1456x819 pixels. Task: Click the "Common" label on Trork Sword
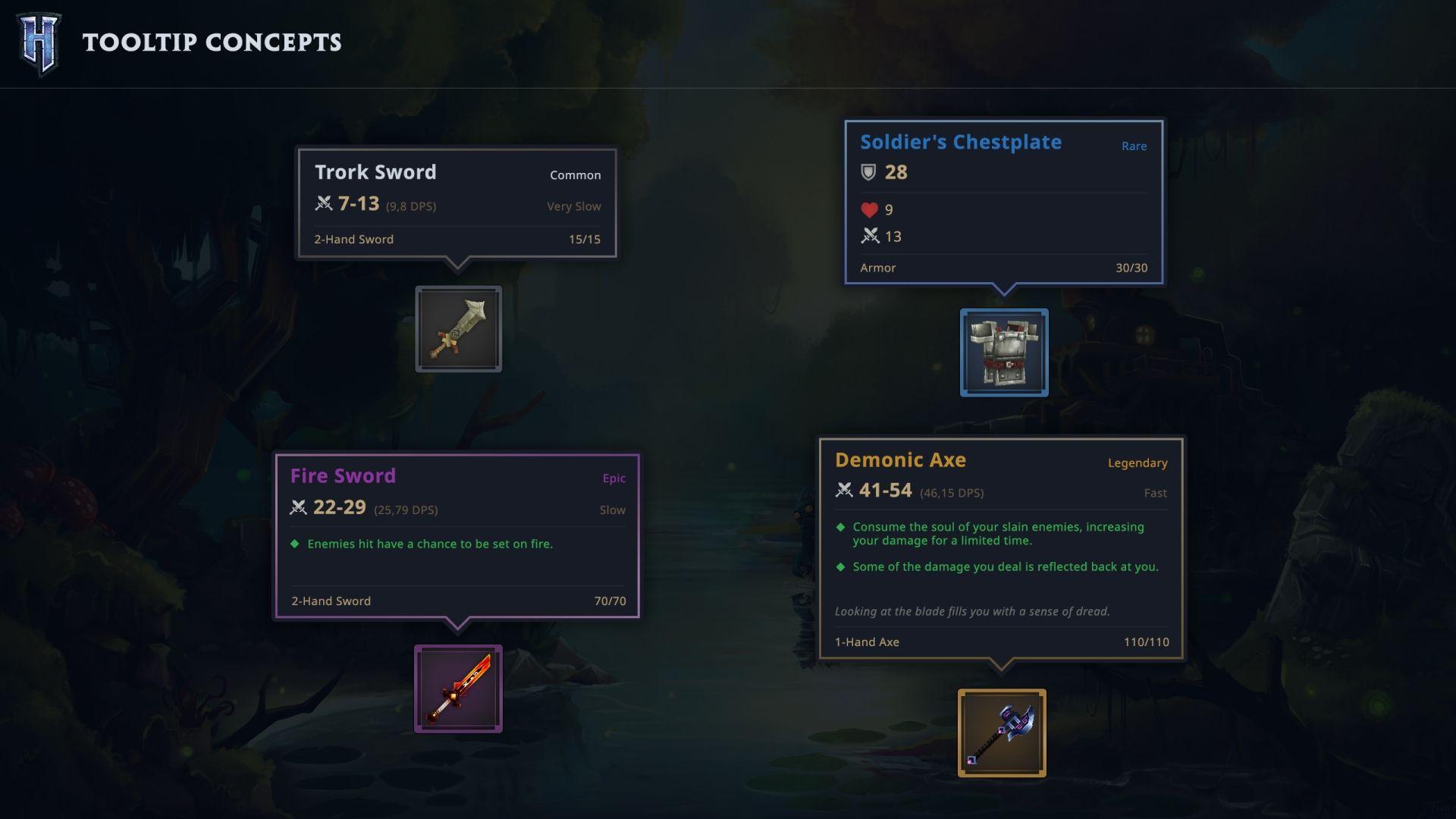point(576,175)
